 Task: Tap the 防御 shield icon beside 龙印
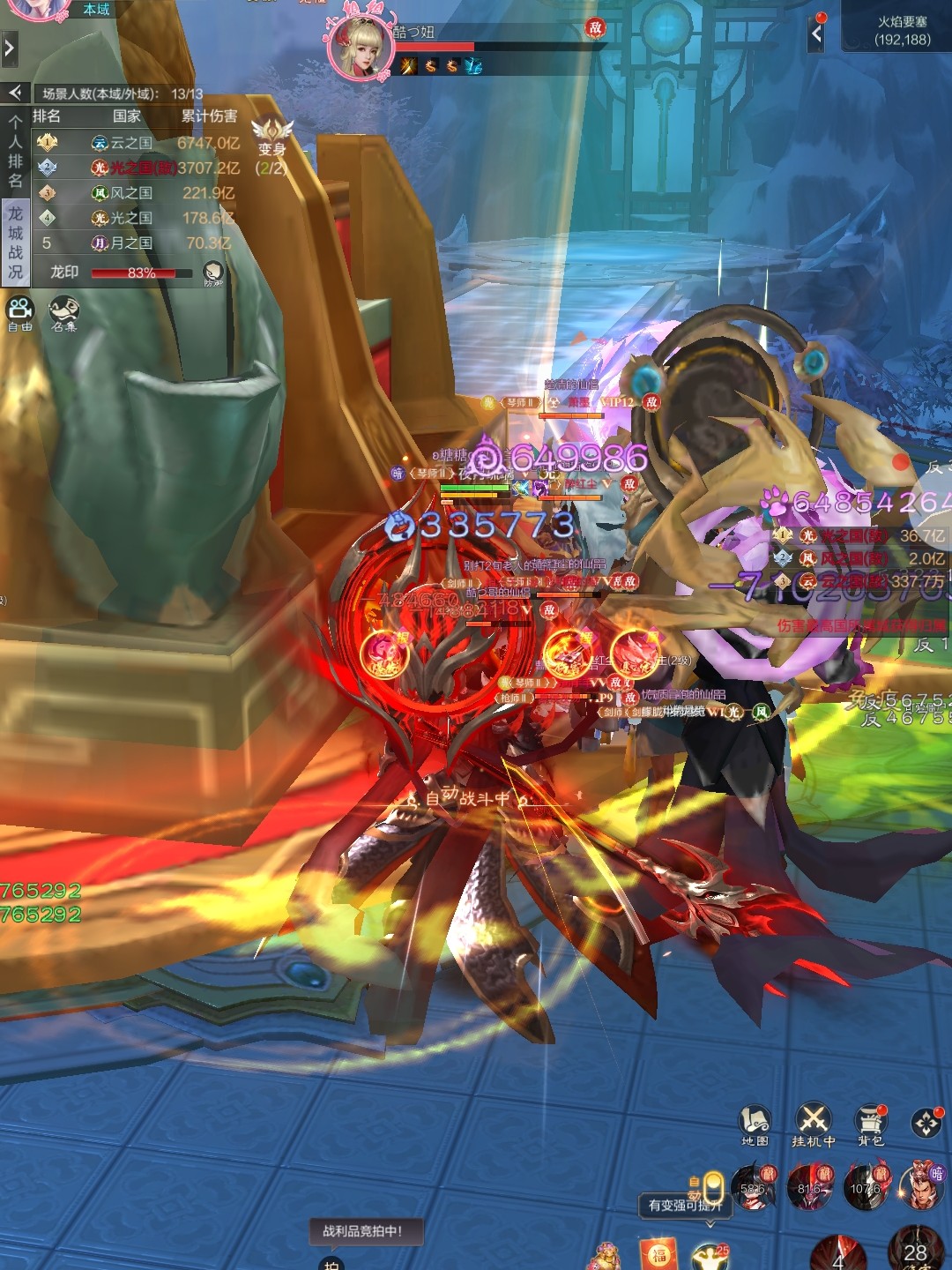pyautogui.click(x=212, y=273)
